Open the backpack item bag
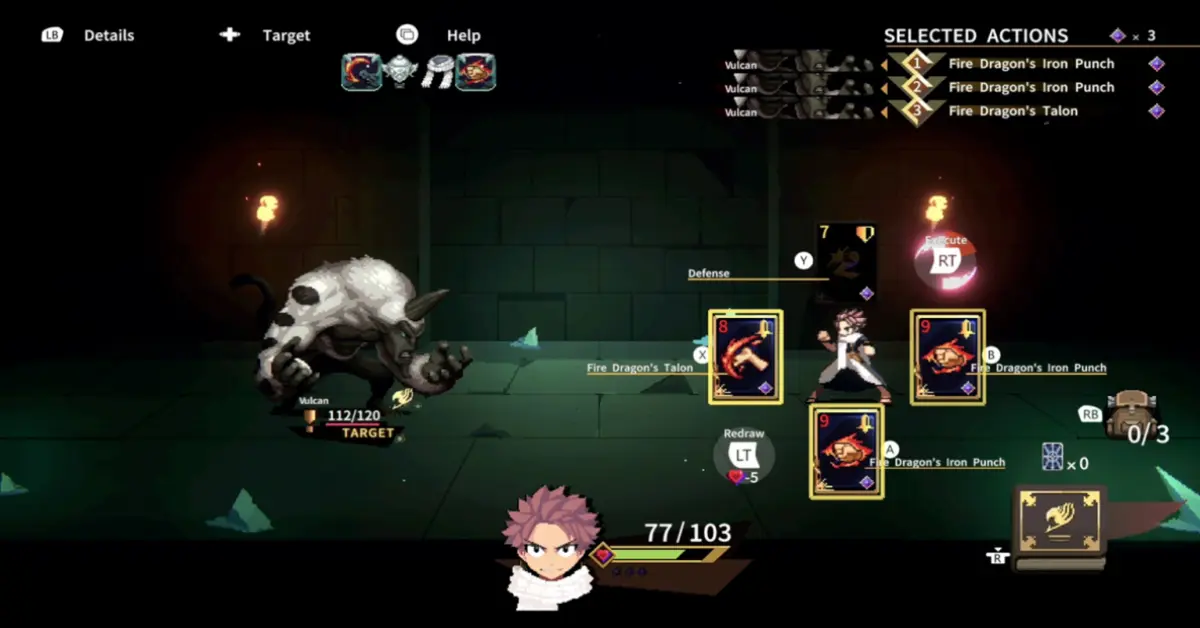The width and height of the screenshot is (1200, 628). click(x=1131, y=412)
